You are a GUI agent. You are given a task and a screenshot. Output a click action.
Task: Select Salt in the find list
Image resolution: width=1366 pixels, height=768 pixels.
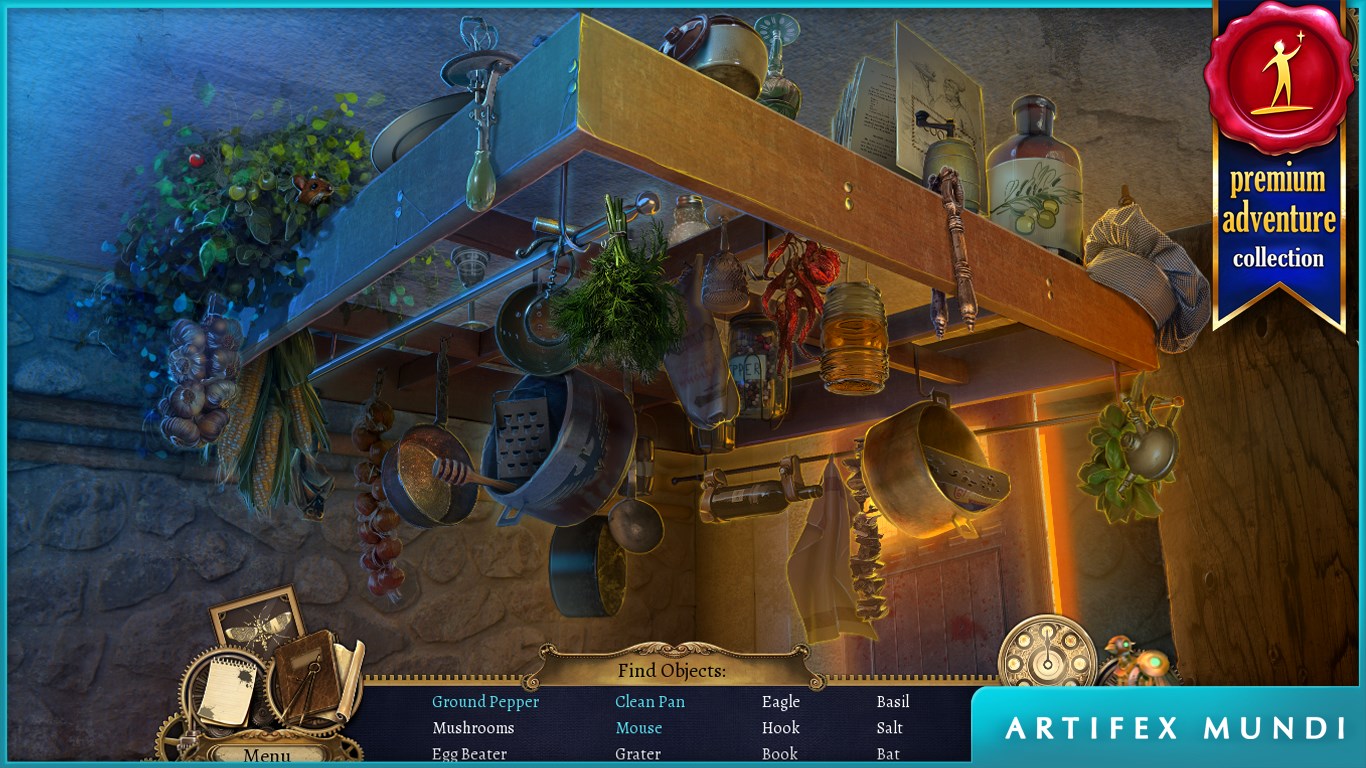pos(889,728)
